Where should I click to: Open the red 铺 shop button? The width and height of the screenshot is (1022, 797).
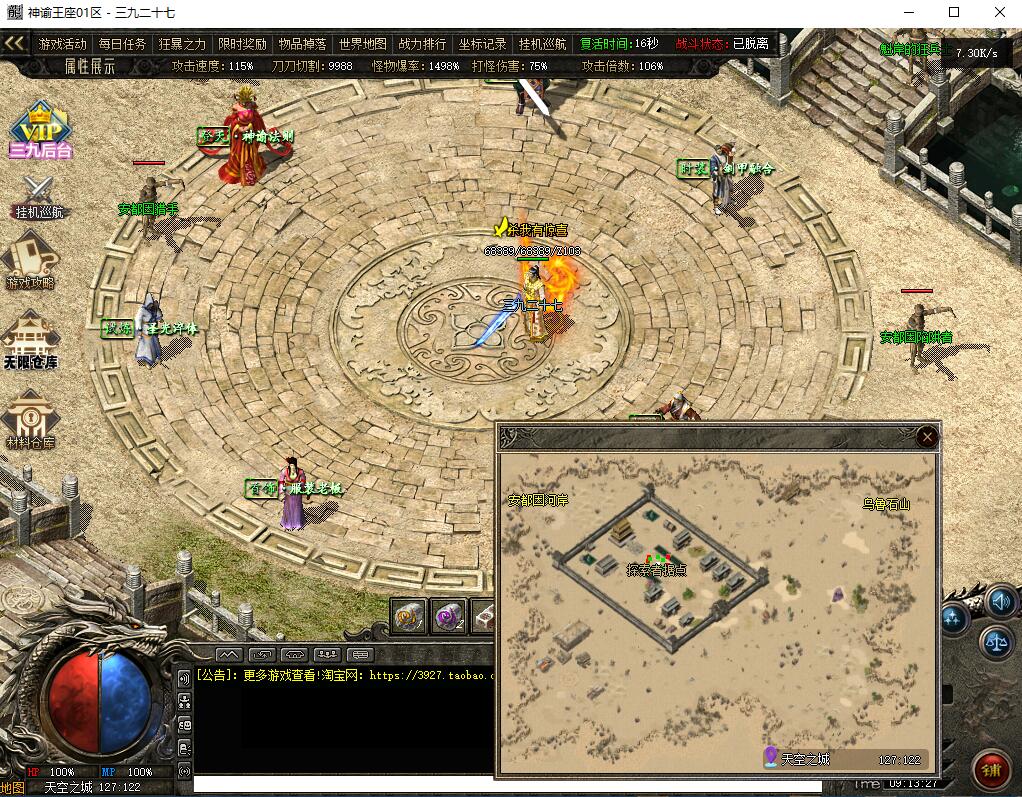click(991, 770)
